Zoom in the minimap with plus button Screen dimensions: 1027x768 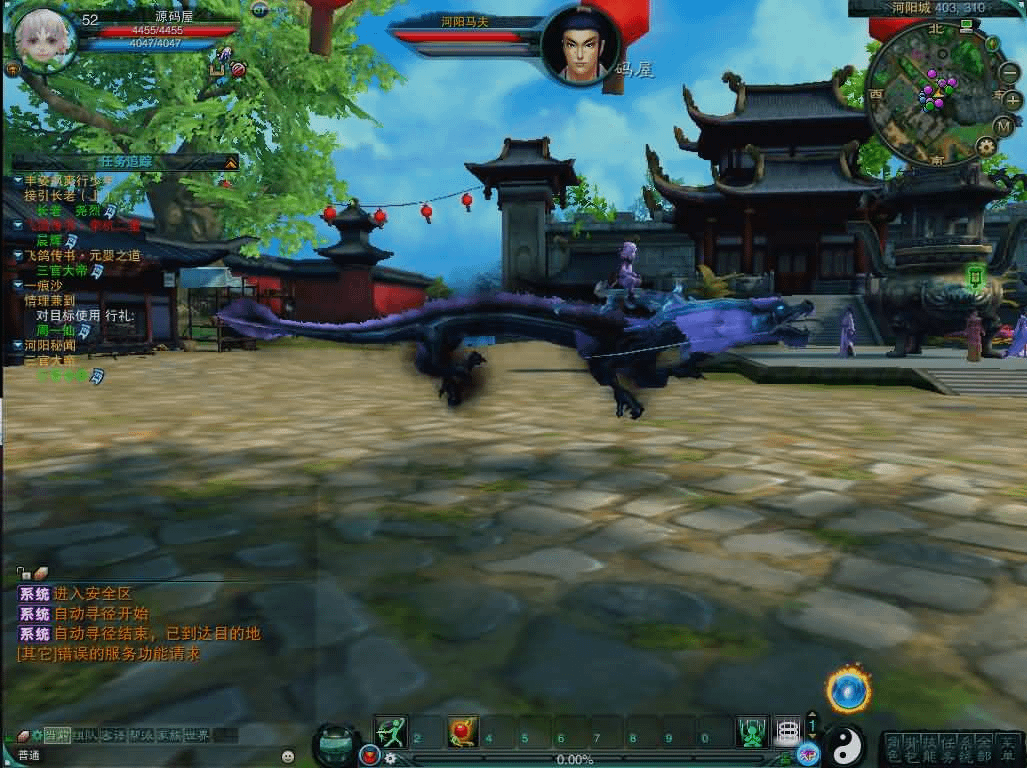1012,100
